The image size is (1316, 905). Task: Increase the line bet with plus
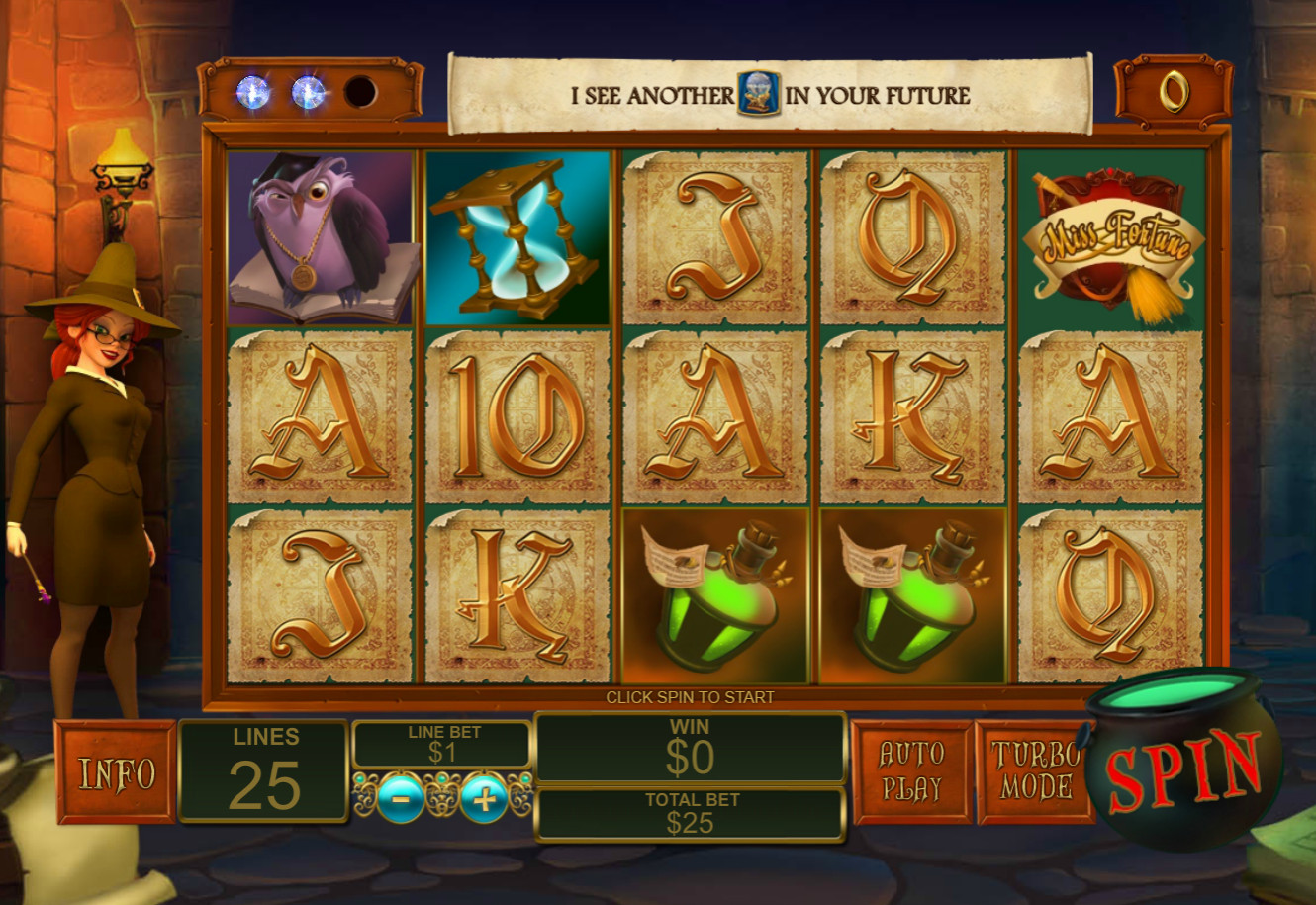484,797
